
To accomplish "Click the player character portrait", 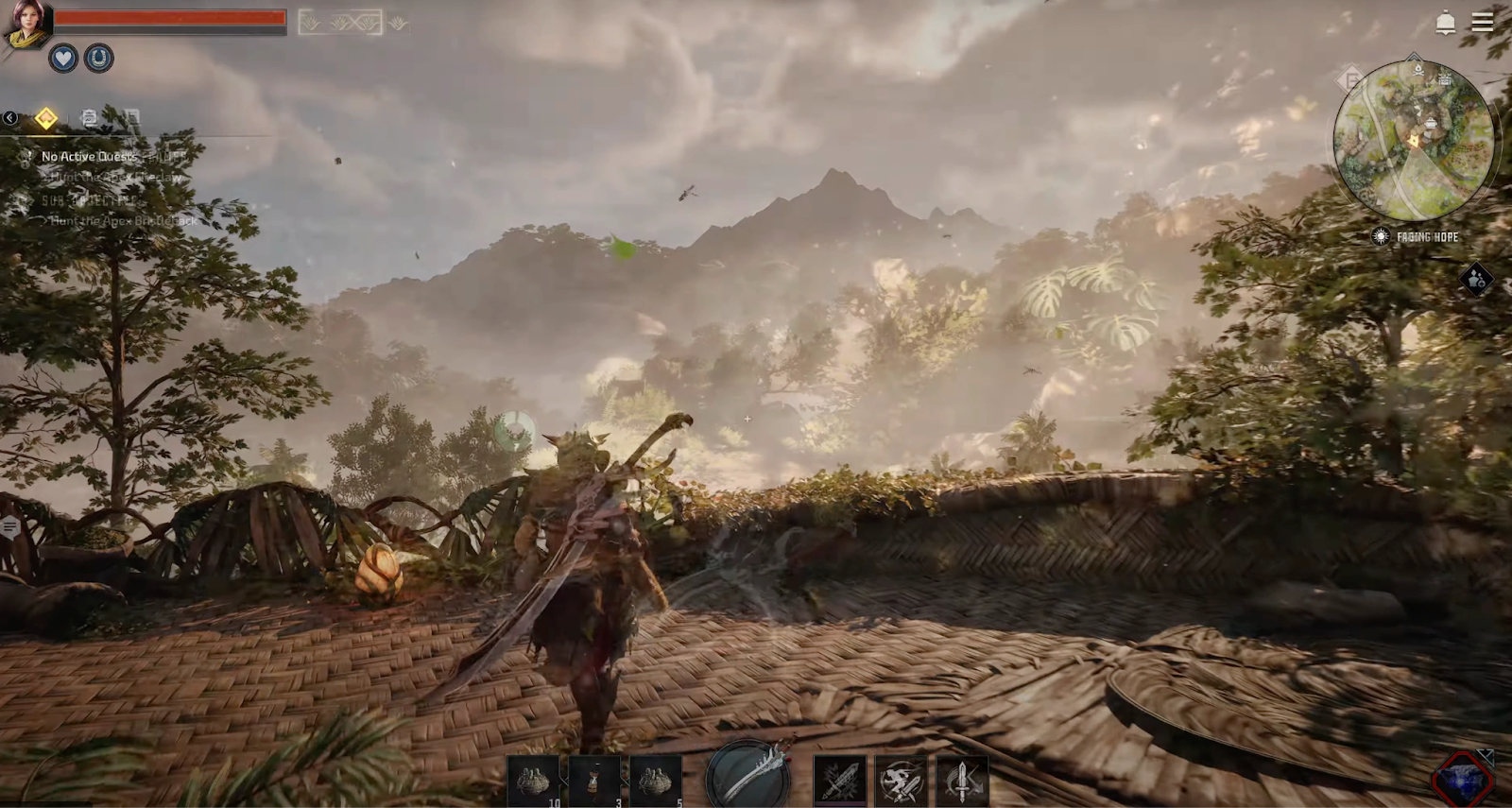I will [x=26, y=24].
